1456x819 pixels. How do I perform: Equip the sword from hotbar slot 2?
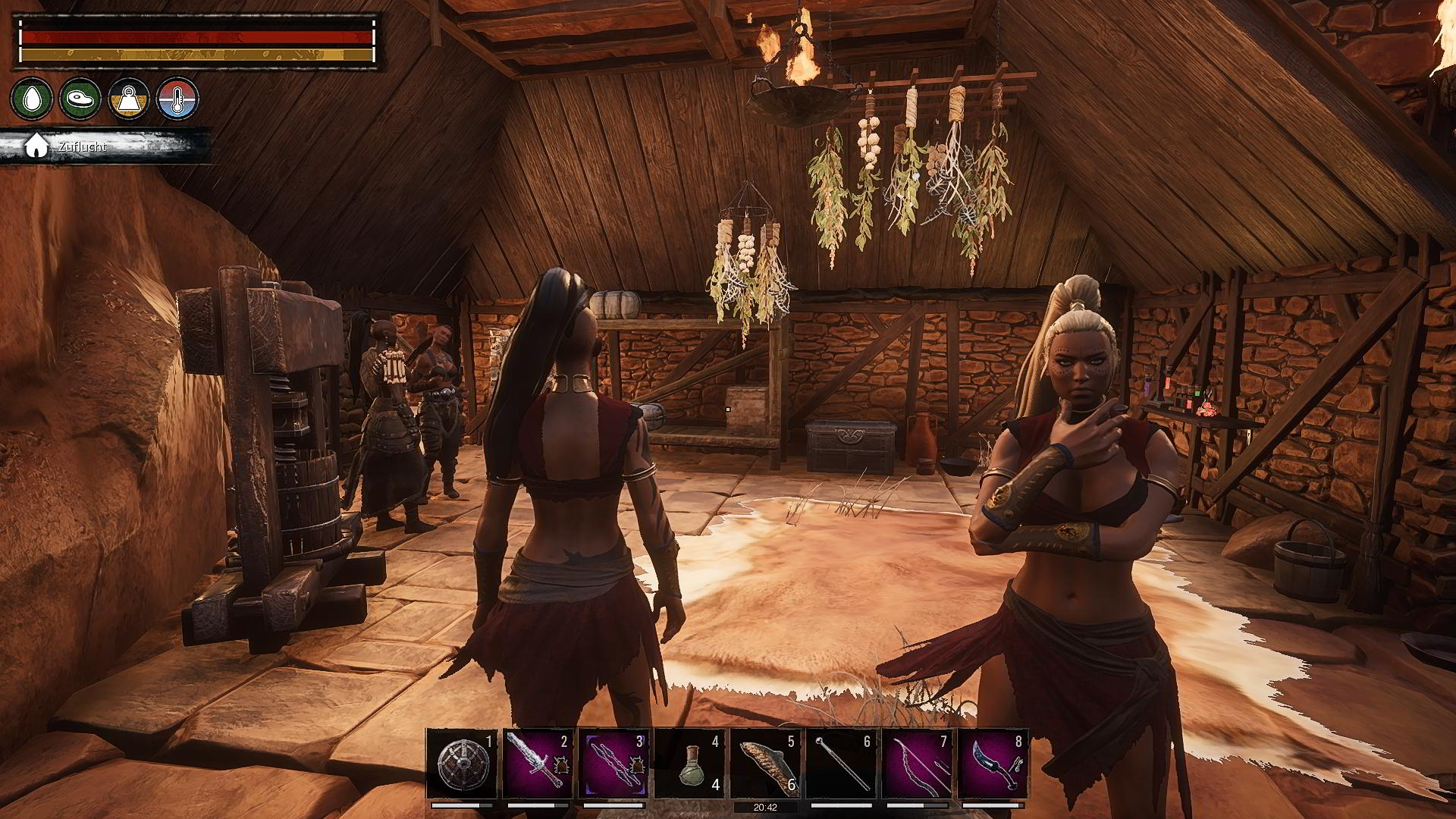538,764
